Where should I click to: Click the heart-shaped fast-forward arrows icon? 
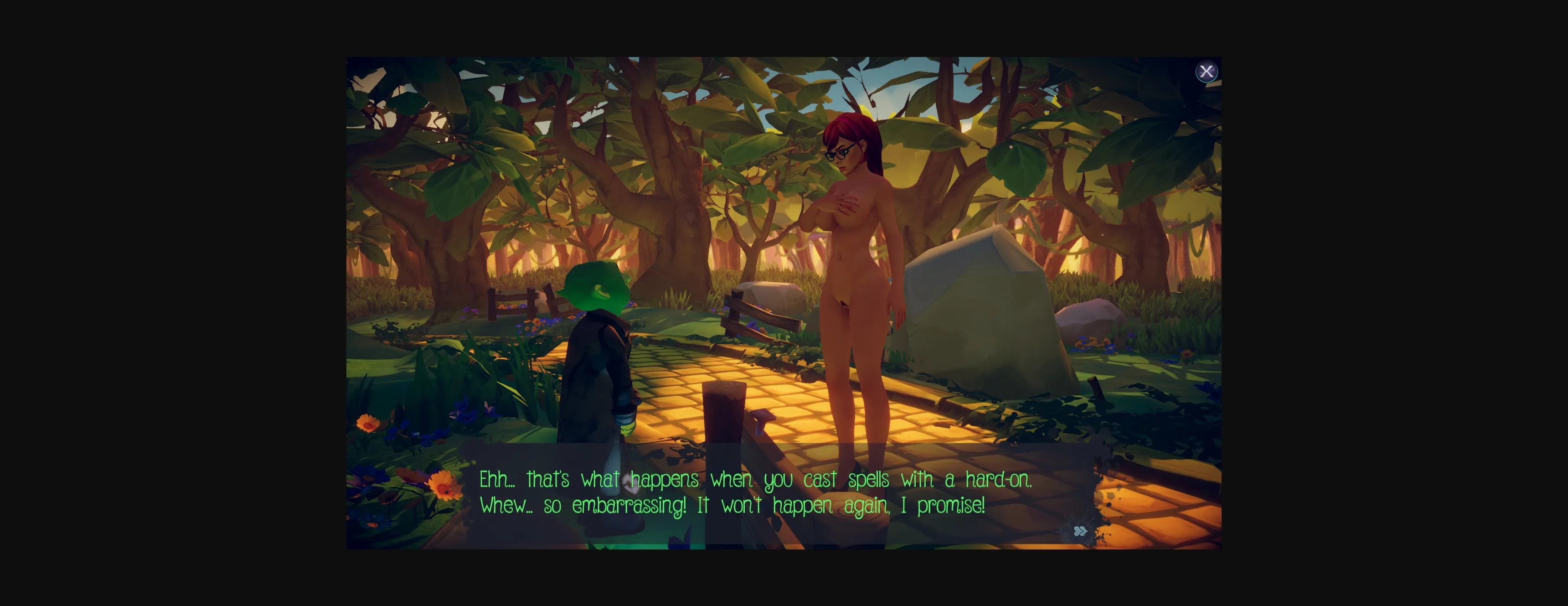coord(1081,531)
